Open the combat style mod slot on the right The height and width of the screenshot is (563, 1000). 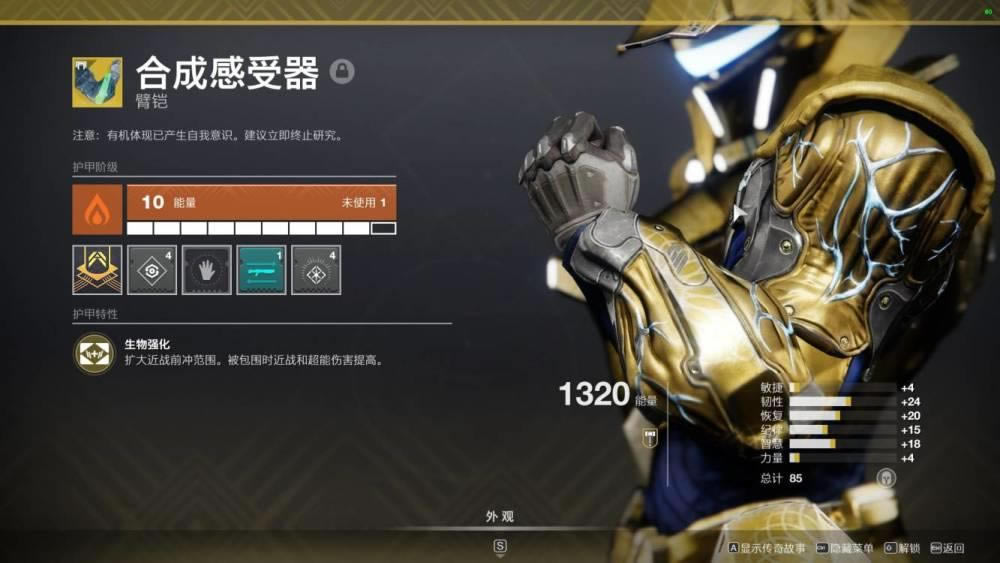tap(316, 270)
